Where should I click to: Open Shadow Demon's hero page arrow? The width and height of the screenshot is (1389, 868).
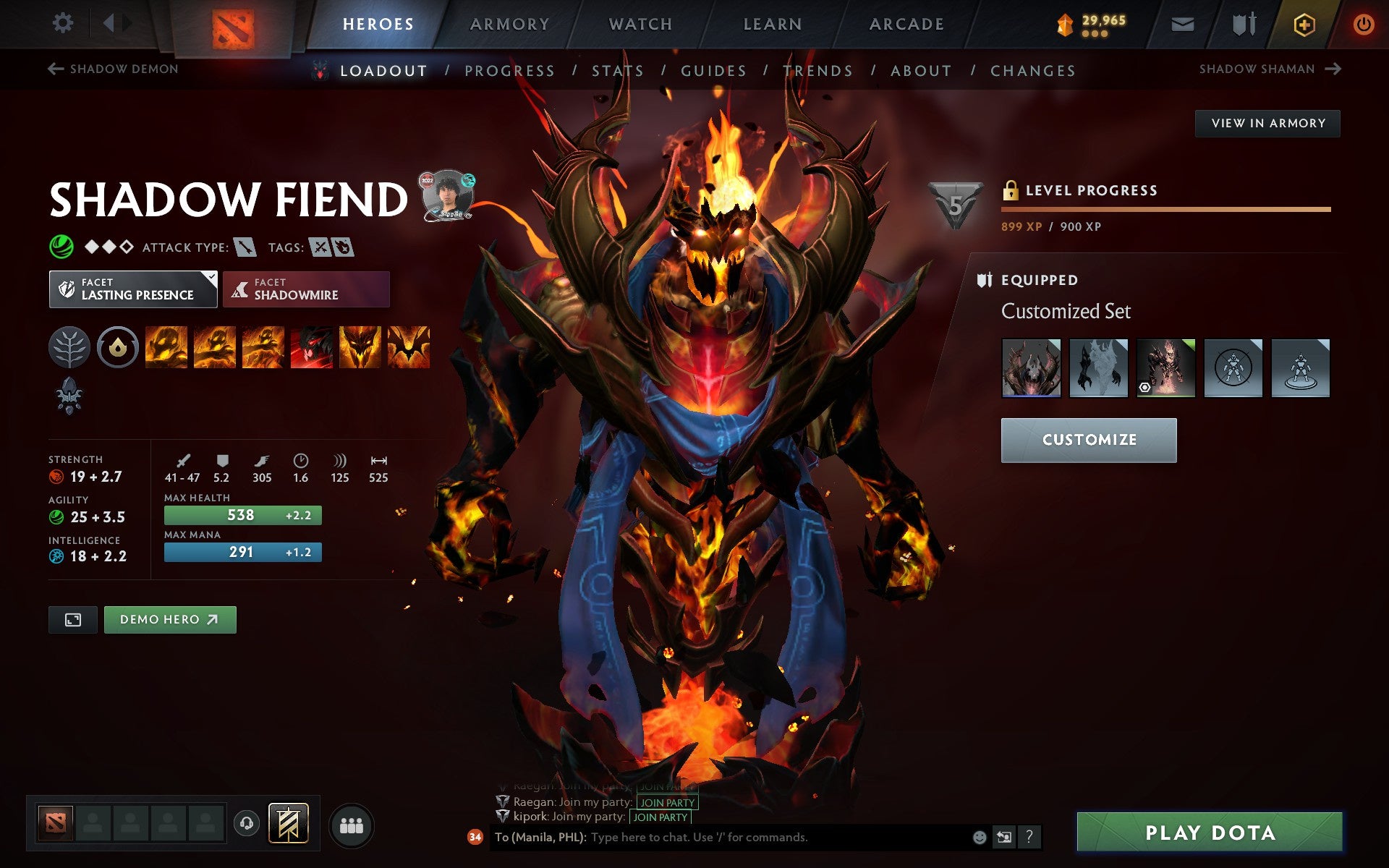(54, 68)
